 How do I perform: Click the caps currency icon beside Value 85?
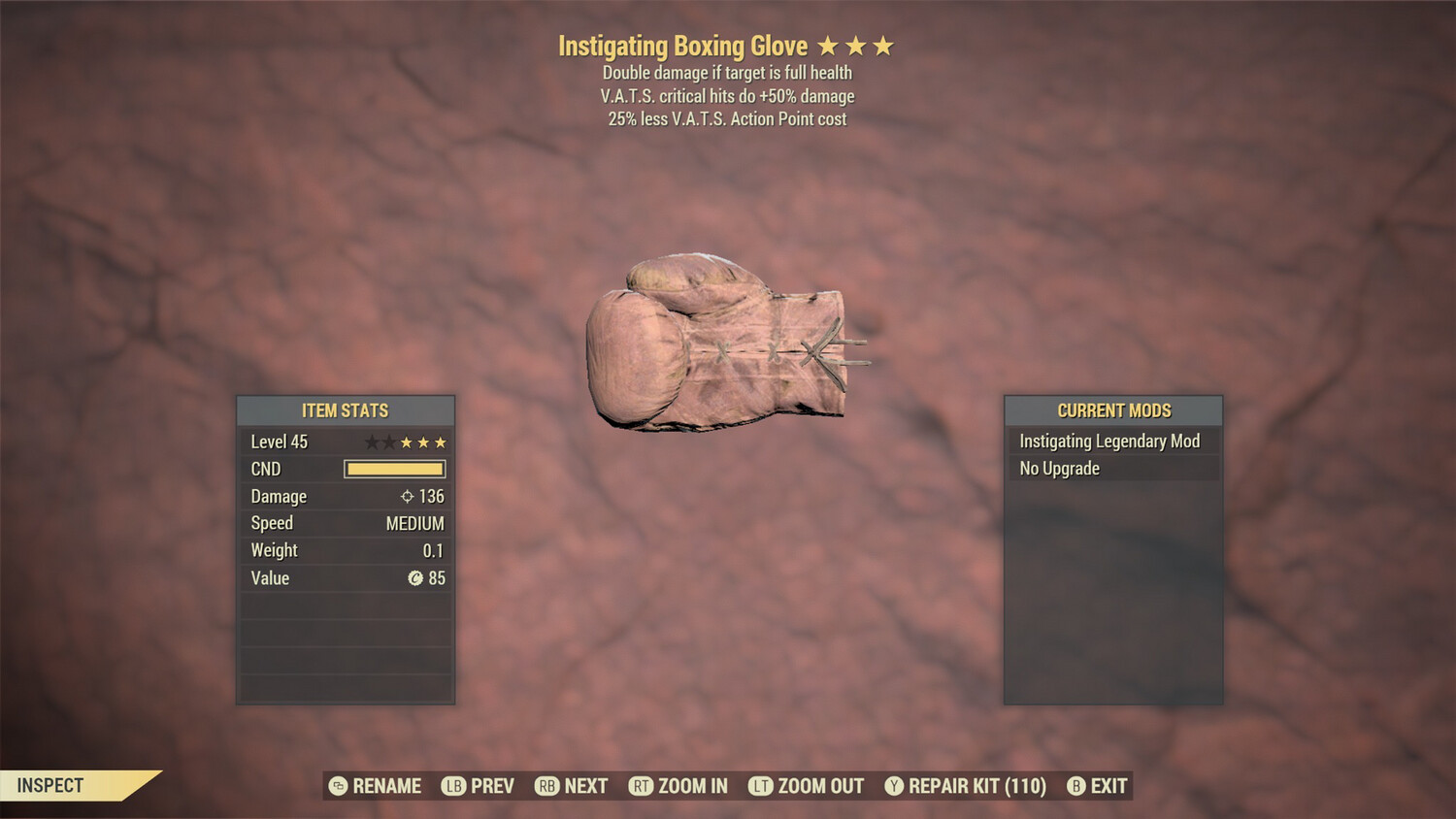417,578
